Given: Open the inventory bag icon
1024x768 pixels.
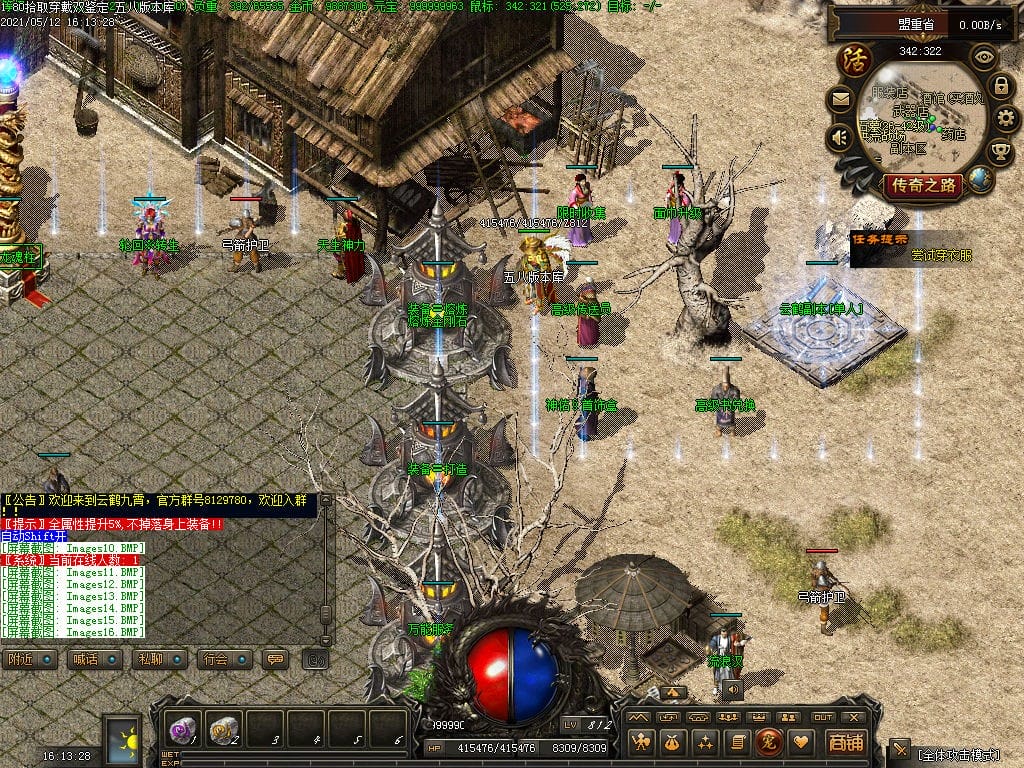Looking at the screenshot, I should coord(673,741).
